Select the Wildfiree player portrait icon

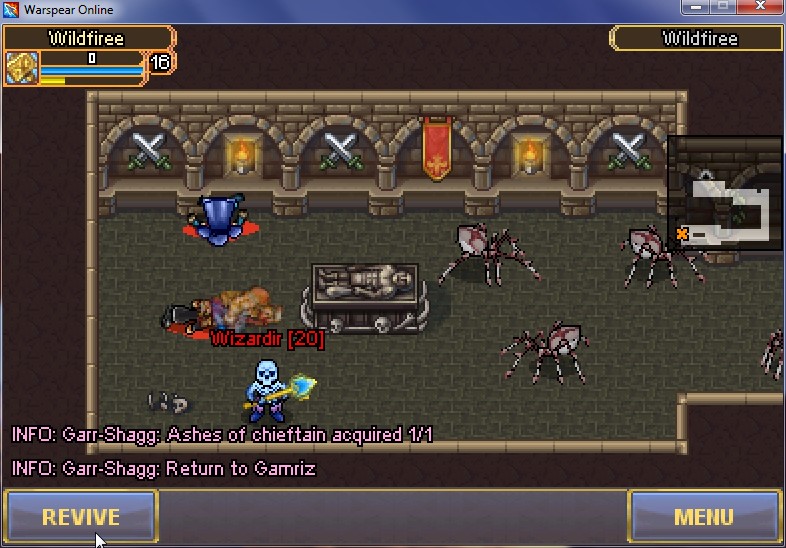21,68
